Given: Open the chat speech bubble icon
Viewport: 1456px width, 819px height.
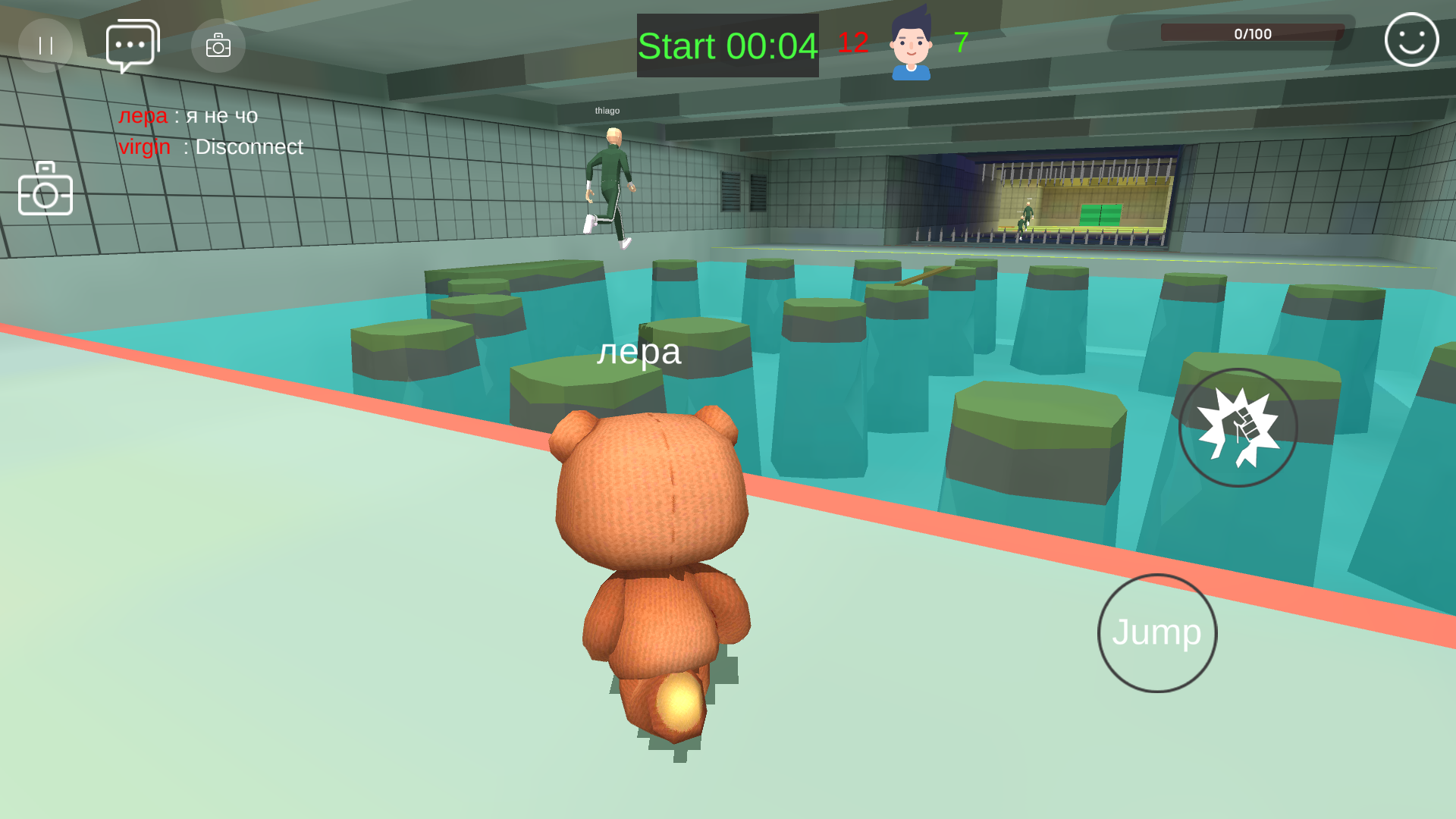Looking at the screenshot, I should [133, 45].
